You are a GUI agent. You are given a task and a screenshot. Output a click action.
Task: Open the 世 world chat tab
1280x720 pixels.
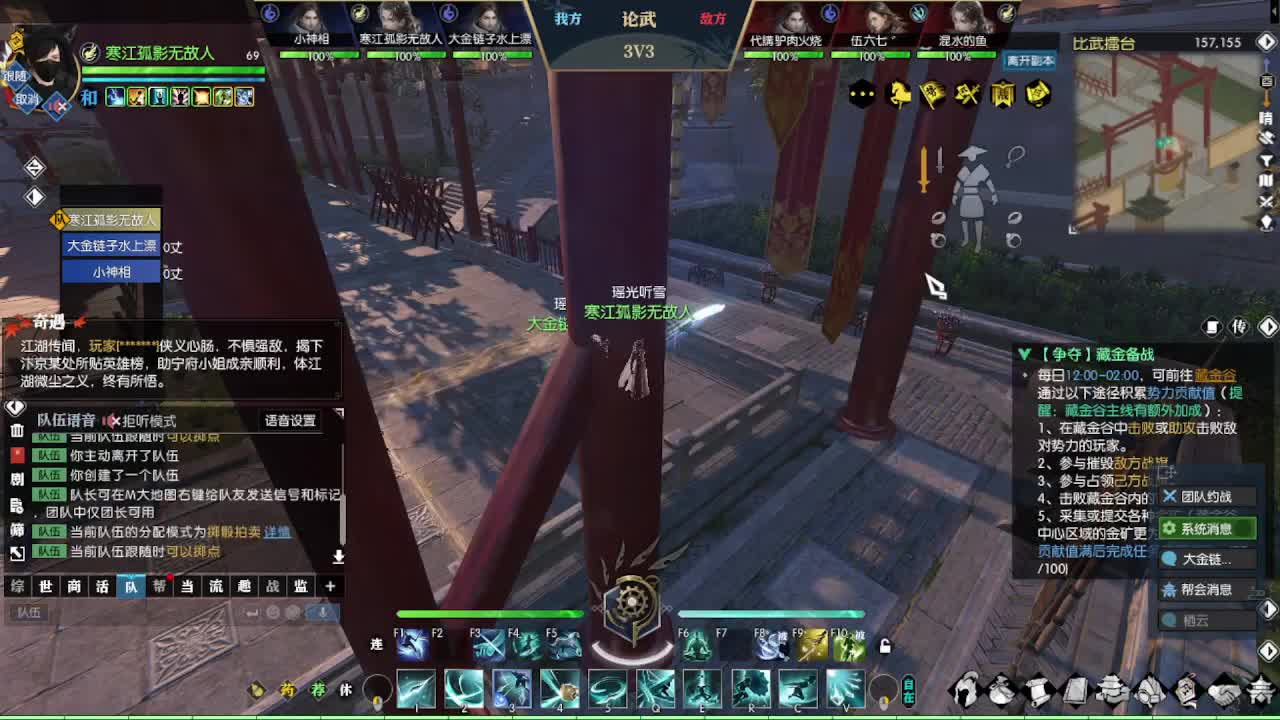point(44,588)
